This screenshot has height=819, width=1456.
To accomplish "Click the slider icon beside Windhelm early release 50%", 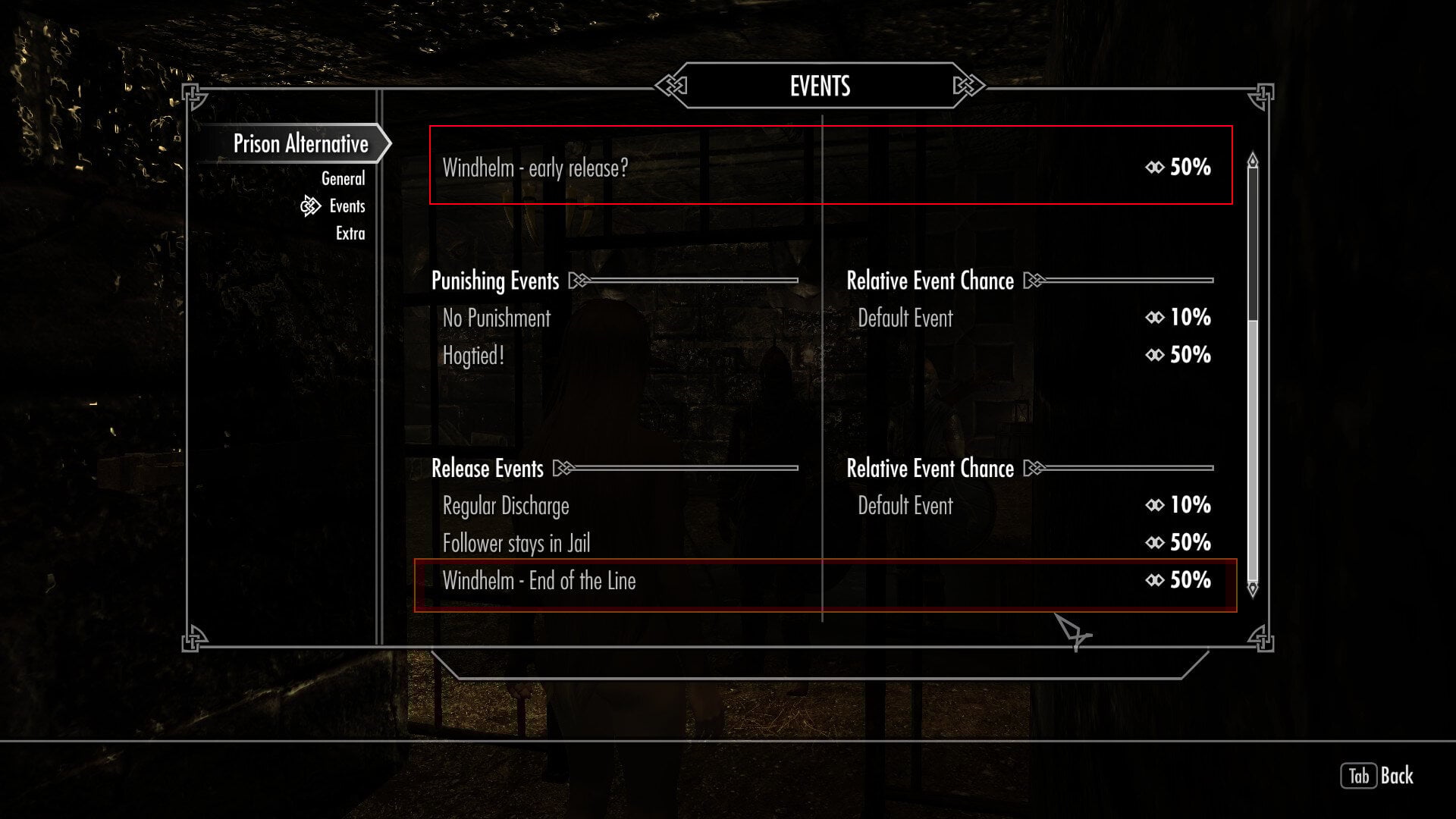I will 1153,168.
